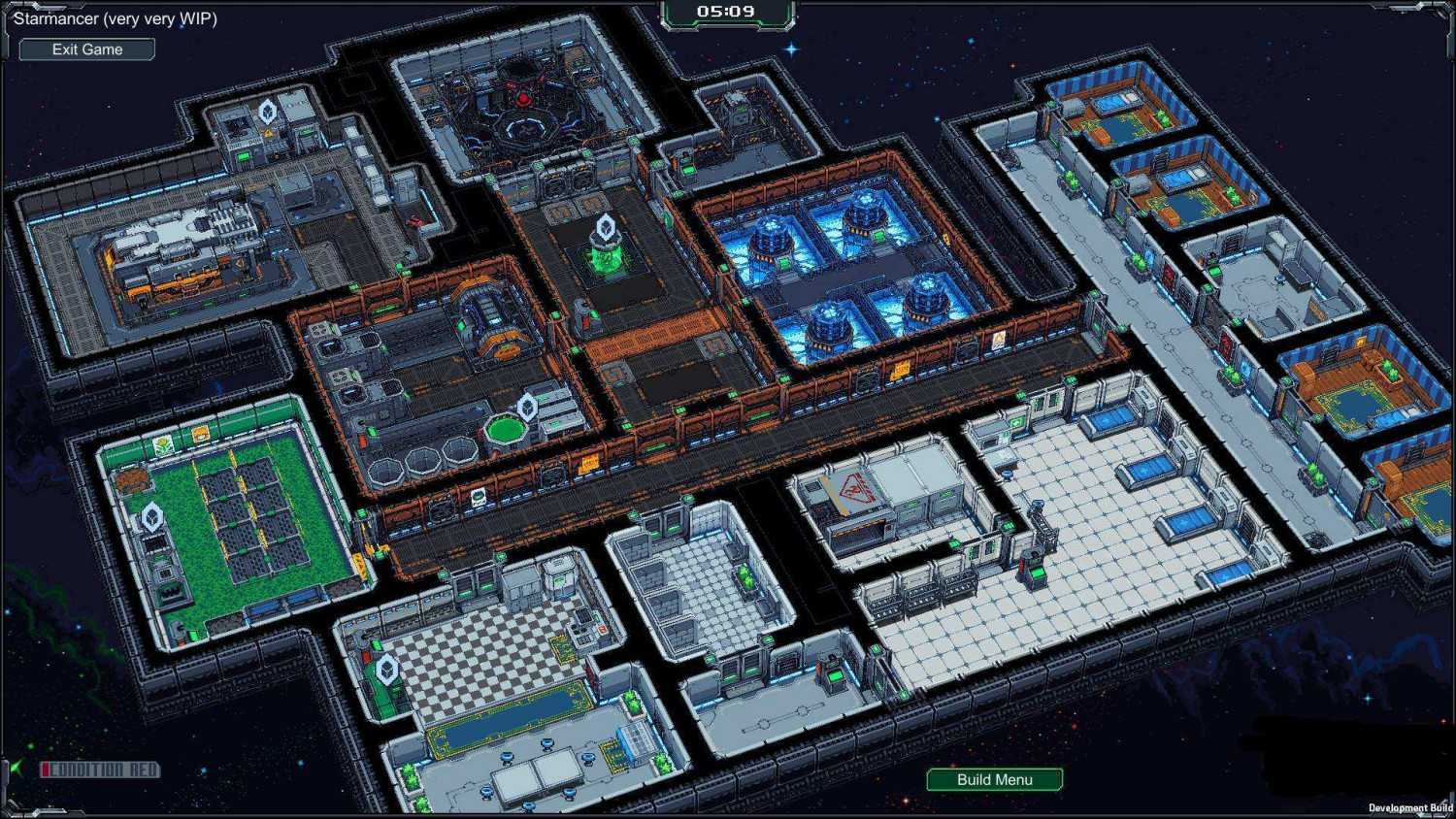1456x819 pixels.
Task: Click the Exit Game button
Action: click(87, 49)
